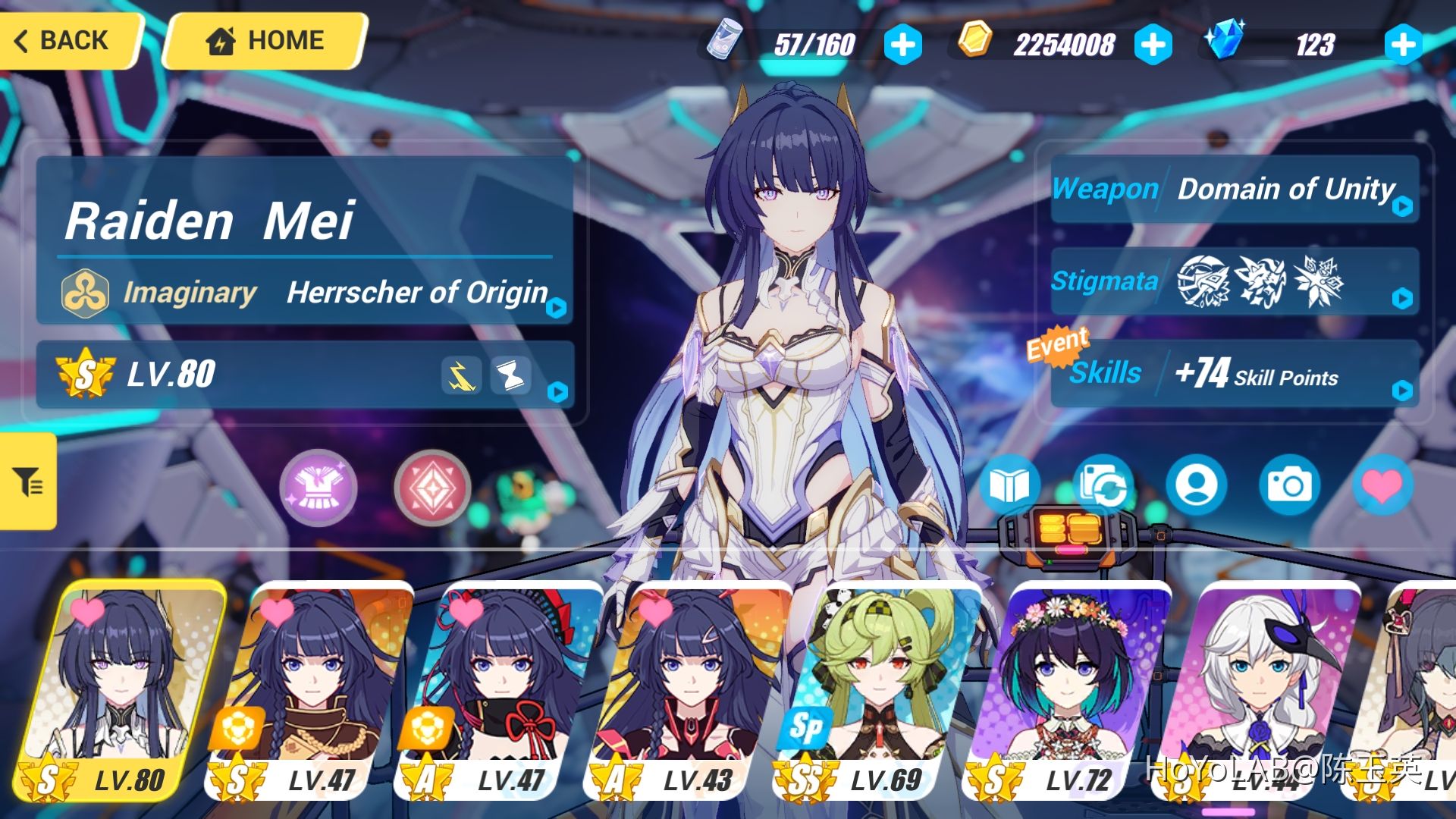
Task: Click the lightning damage type icon beside LV.80
Action: pyautogui.click(x=462, y=374)
